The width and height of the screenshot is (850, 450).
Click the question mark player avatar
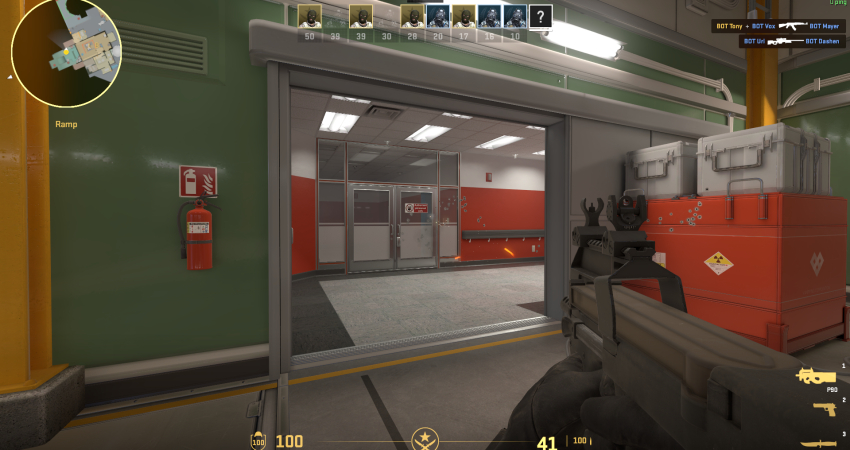(x=540, y=16)
